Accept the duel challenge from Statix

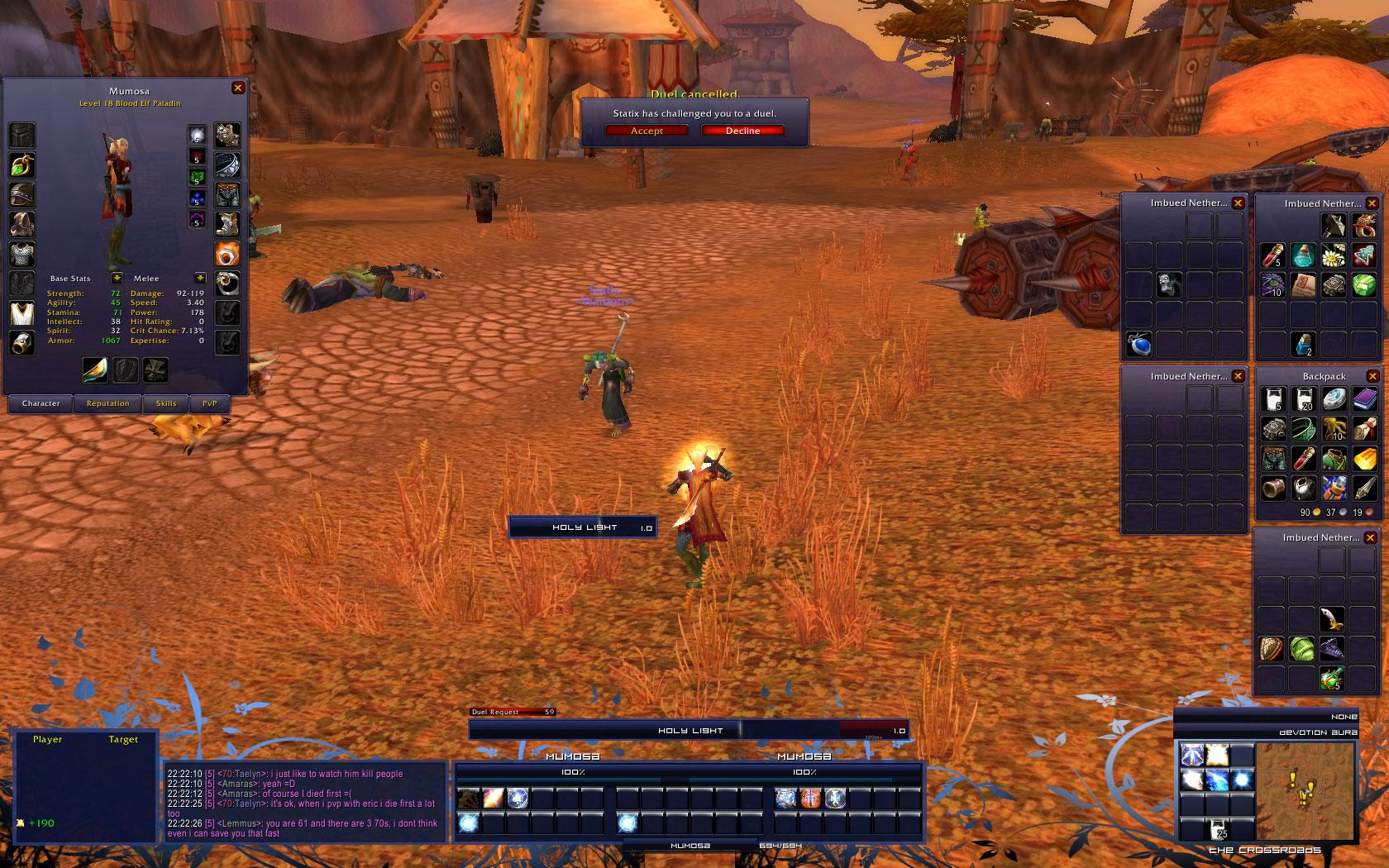click(x=647, y=131)
